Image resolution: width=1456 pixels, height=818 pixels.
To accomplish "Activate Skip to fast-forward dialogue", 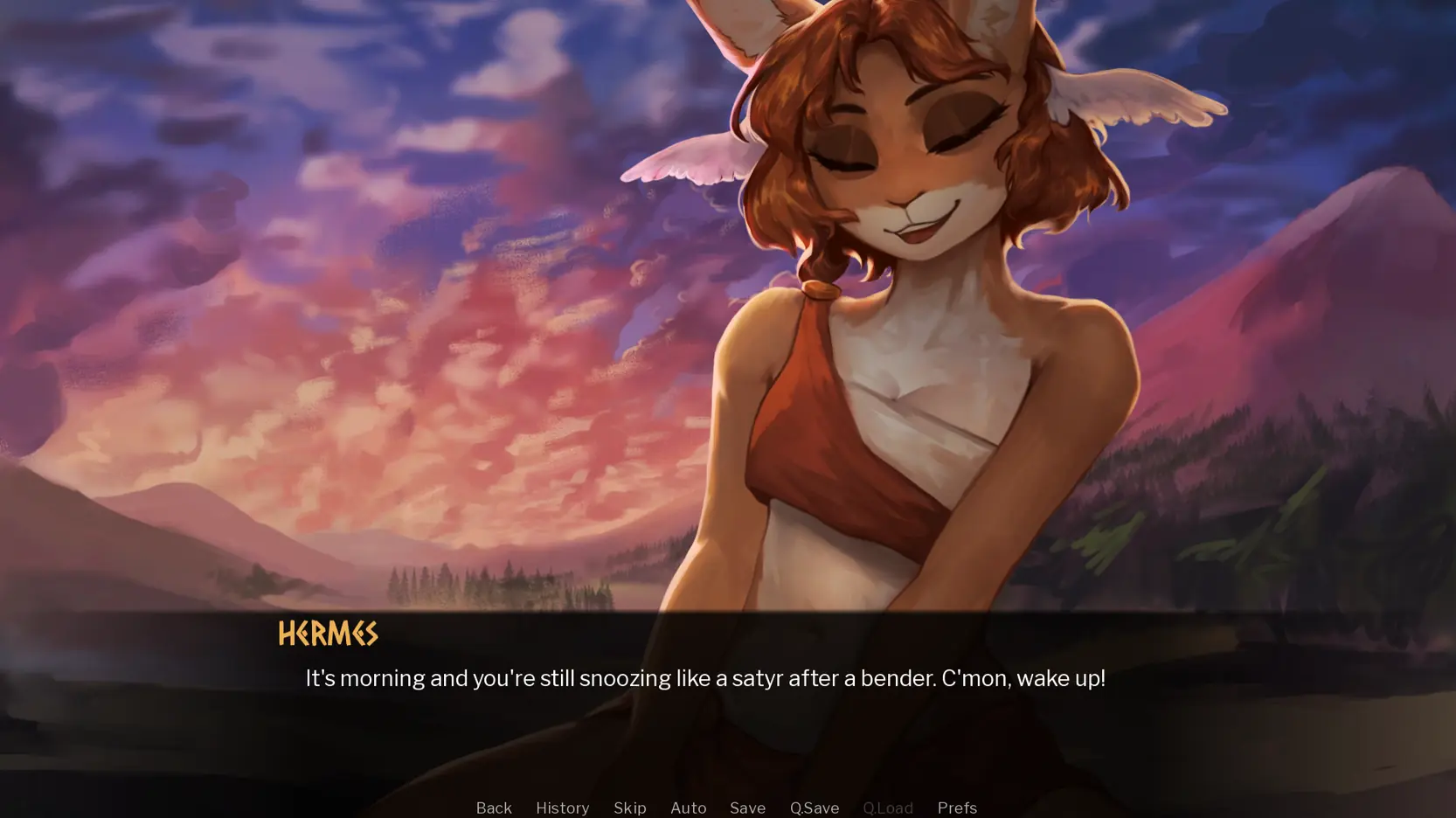I will coord(629,808).
